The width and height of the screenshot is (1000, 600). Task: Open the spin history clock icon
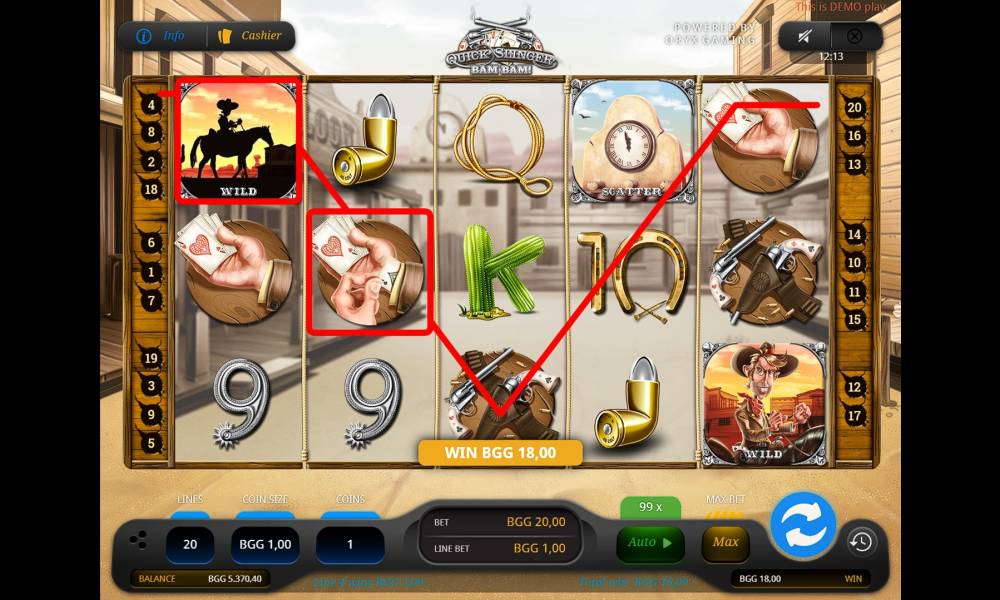pos(860,542)
